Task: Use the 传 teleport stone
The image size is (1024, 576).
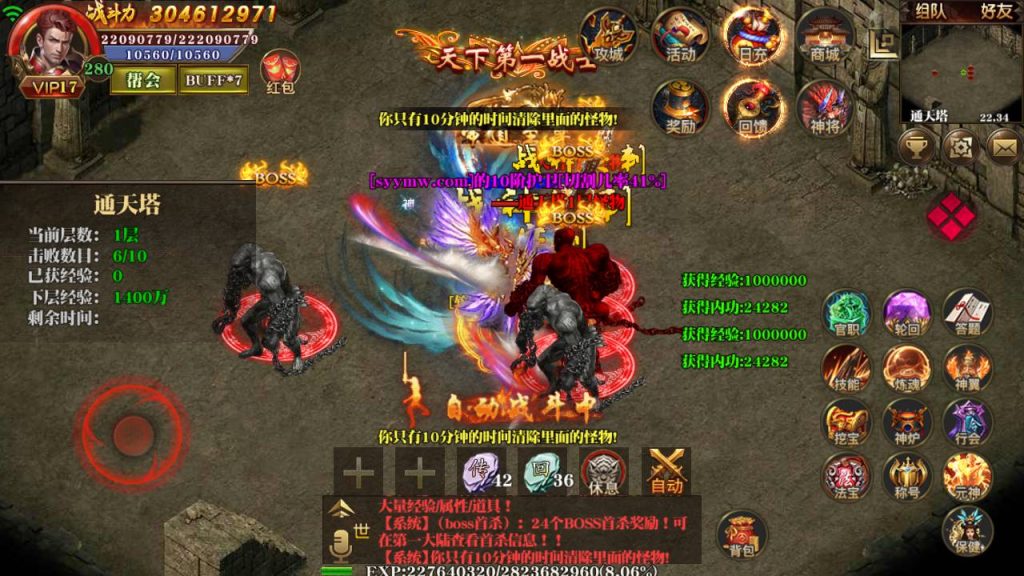Action: tap(478, 470)
